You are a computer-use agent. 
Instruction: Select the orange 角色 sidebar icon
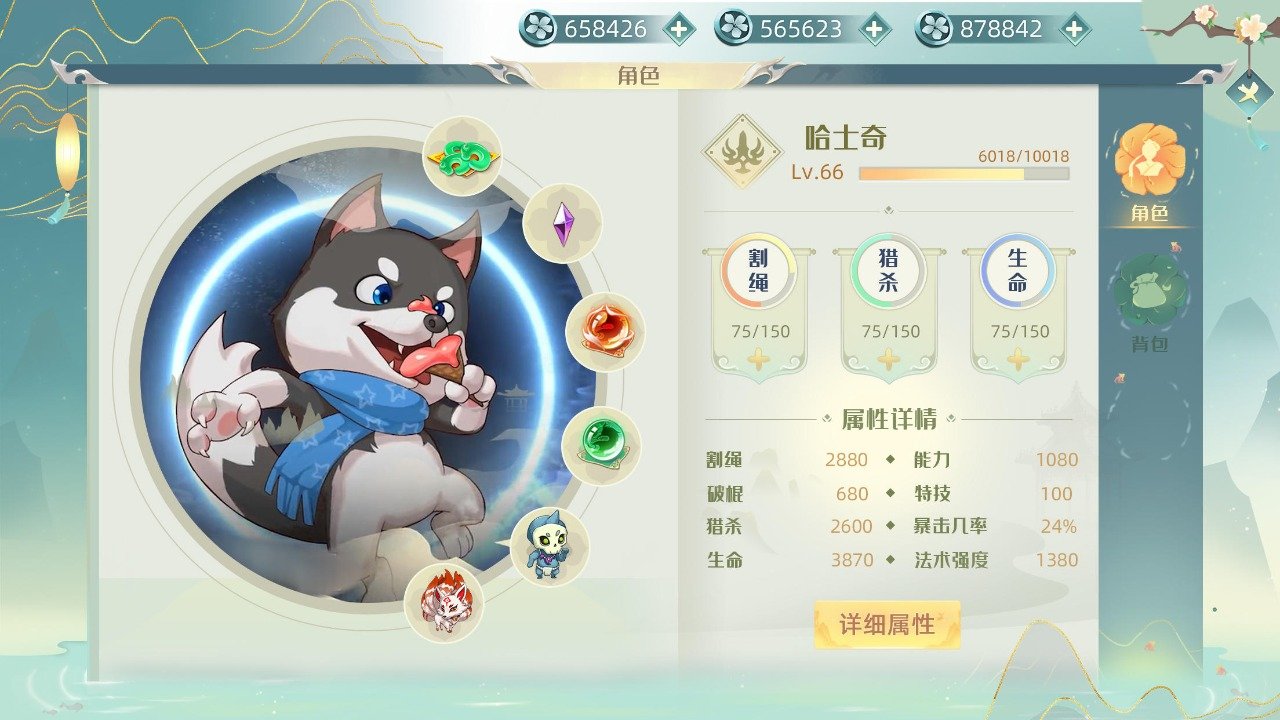[1152, 162]
